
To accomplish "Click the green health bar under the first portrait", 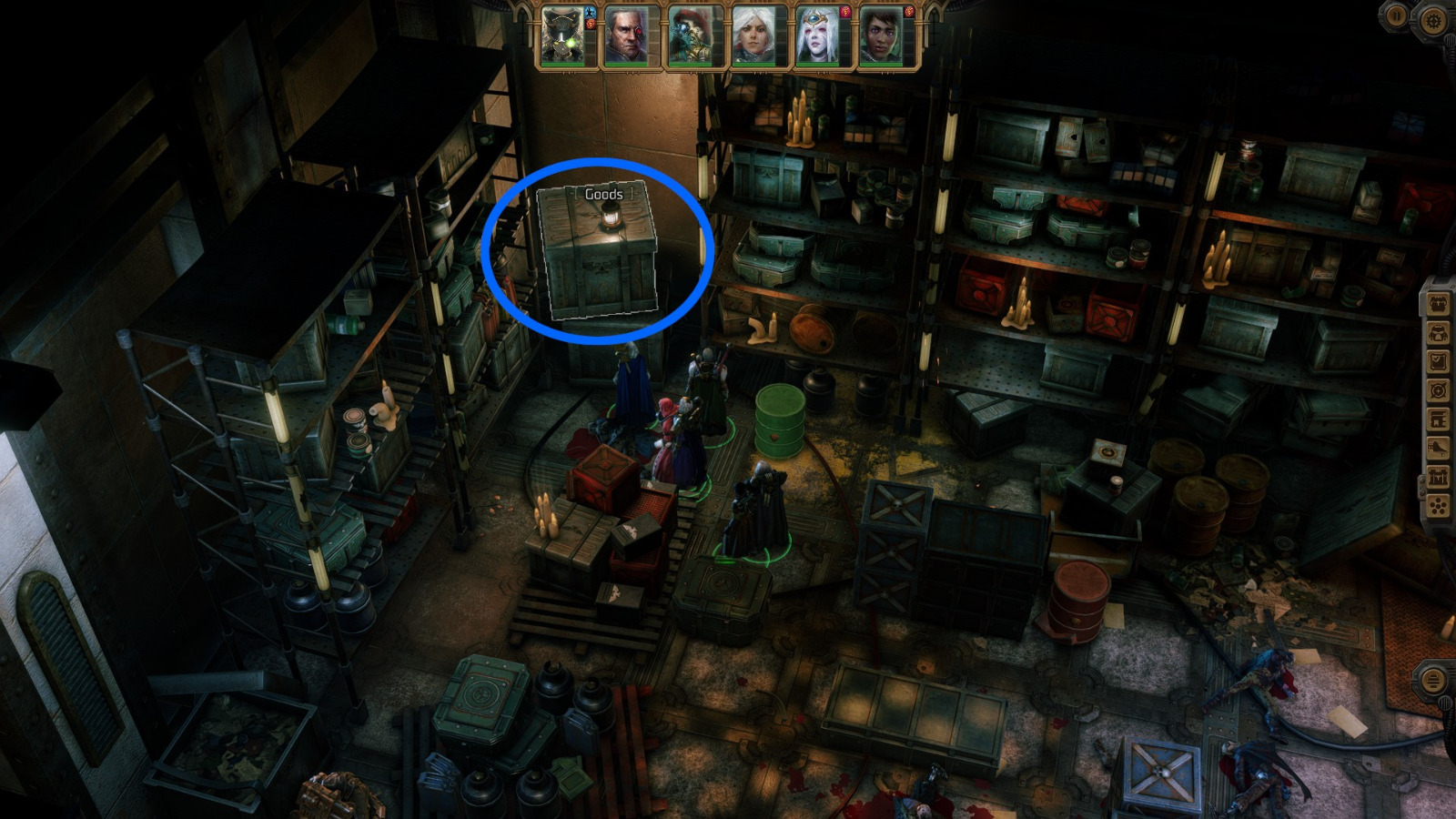I will [x=561, y=65].
